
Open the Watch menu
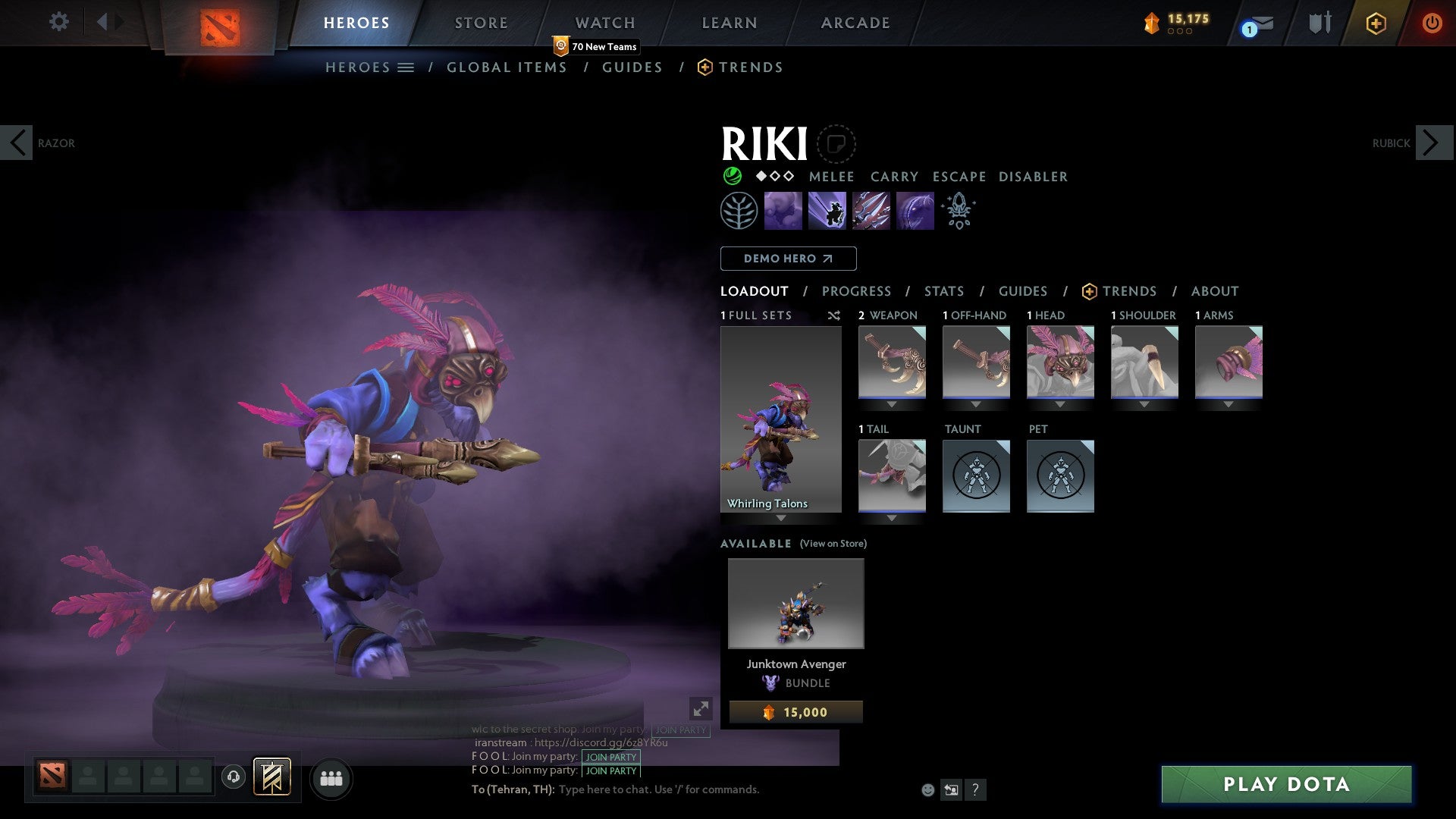tap(604, 23)
